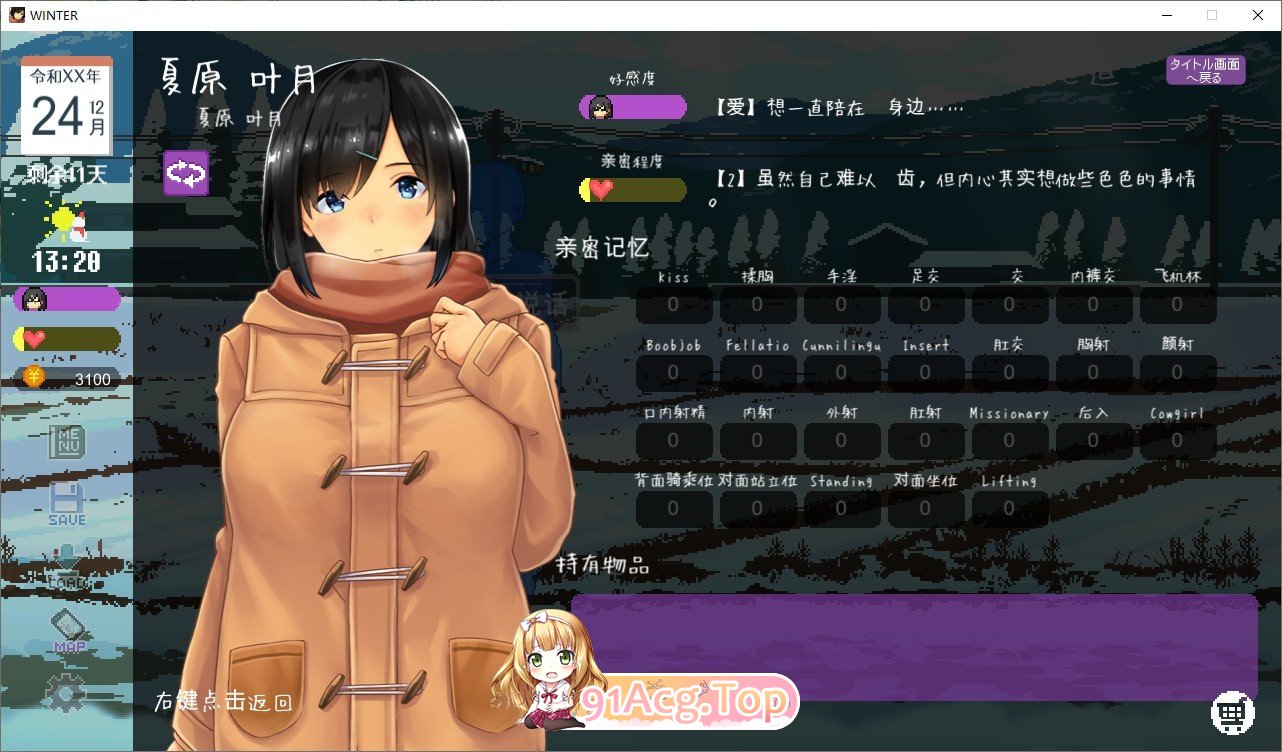This screenshot has width=1282, height=752.
Task: Open the SAVE floppy disk option
Action: coord(67,504)
